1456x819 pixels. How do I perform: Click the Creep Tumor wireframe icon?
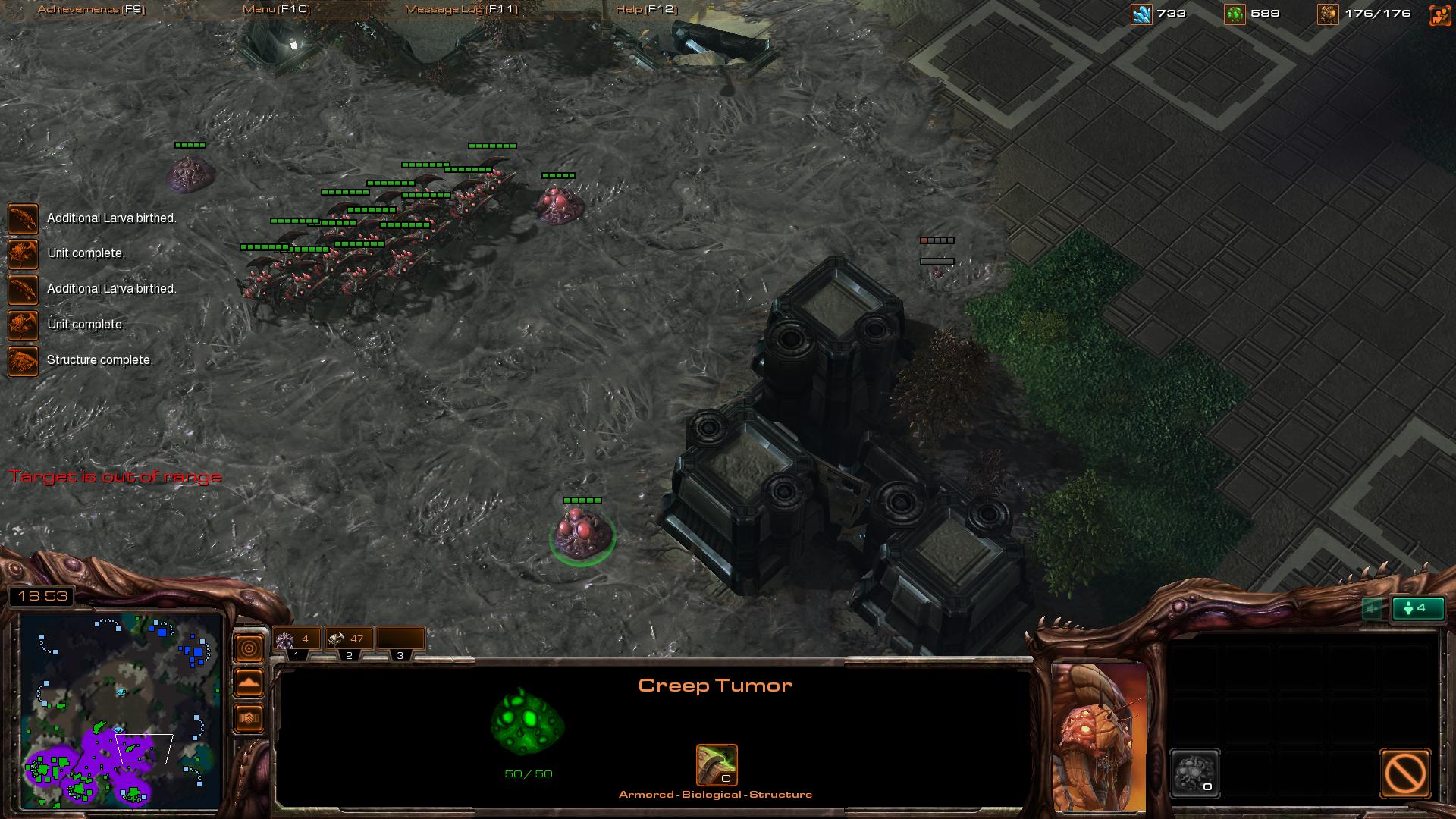click(x=528, y=722)
